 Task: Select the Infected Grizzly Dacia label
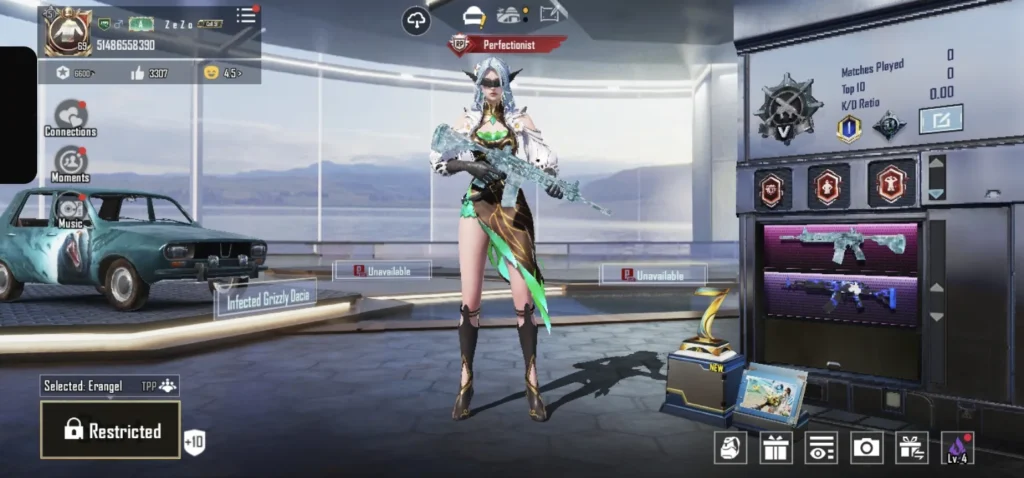point(265,298)
